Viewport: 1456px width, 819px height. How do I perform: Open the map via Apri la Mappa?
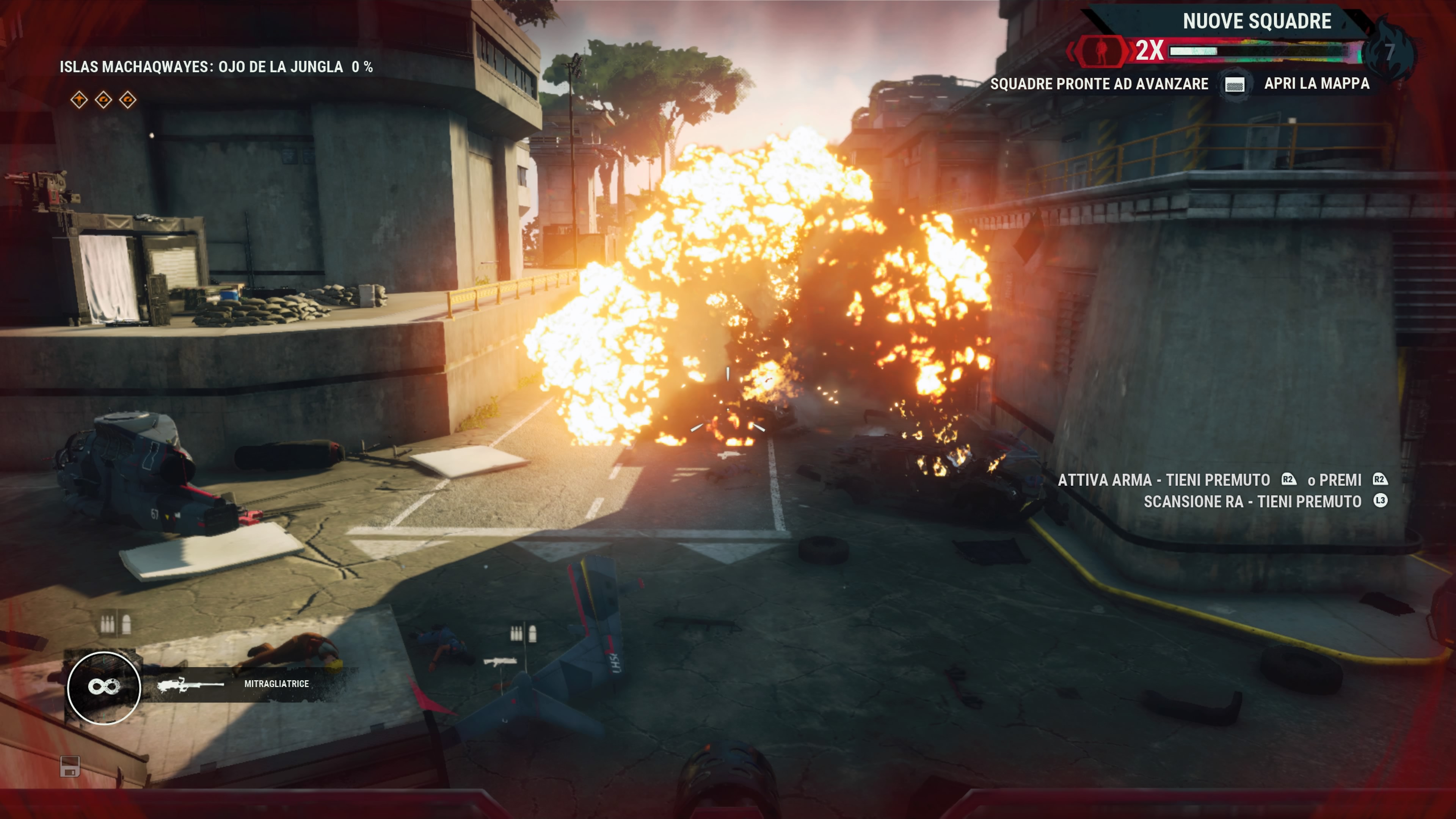coord(1316,84)
